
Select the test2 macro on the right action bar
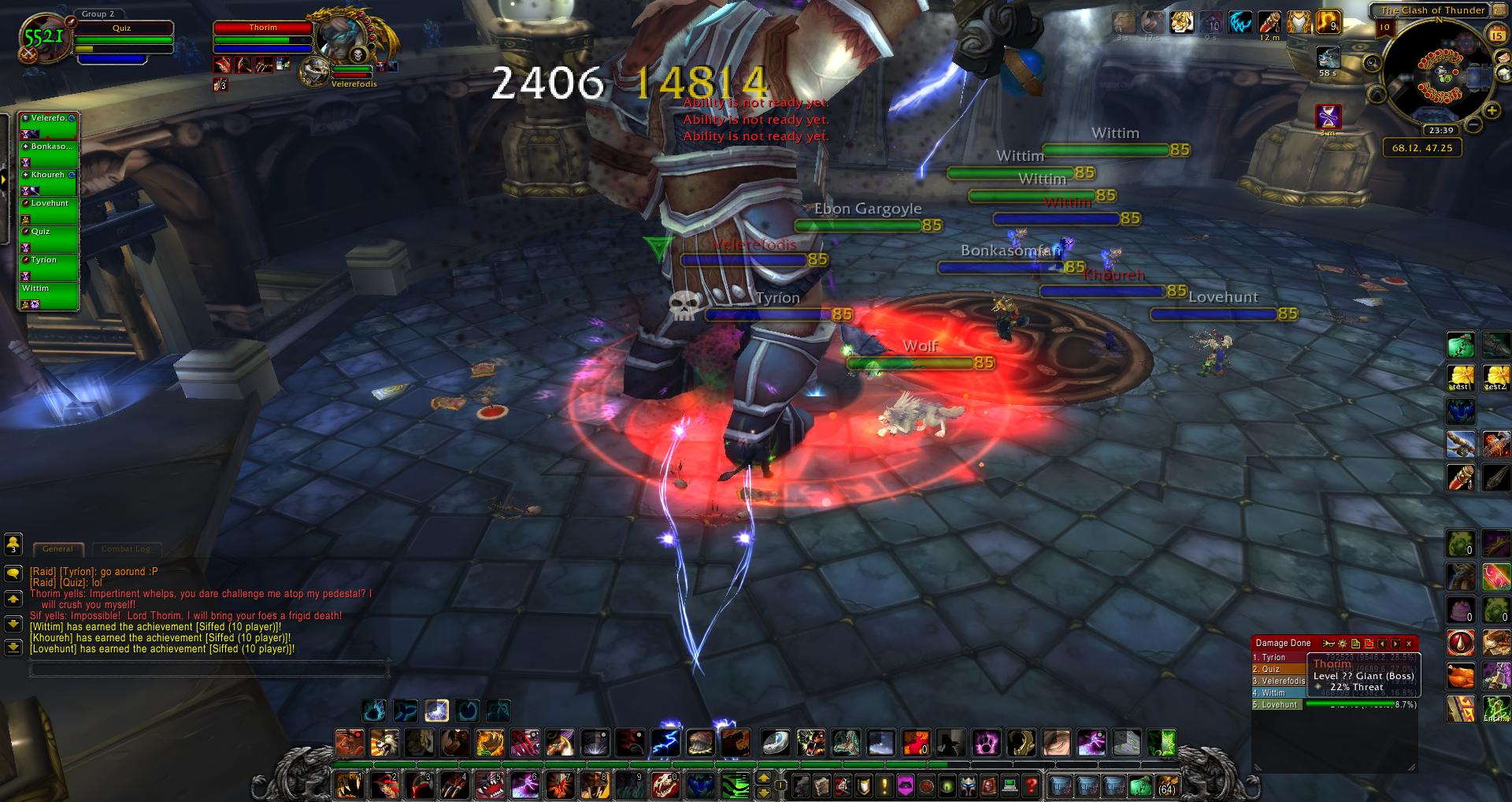(1499, 376)
